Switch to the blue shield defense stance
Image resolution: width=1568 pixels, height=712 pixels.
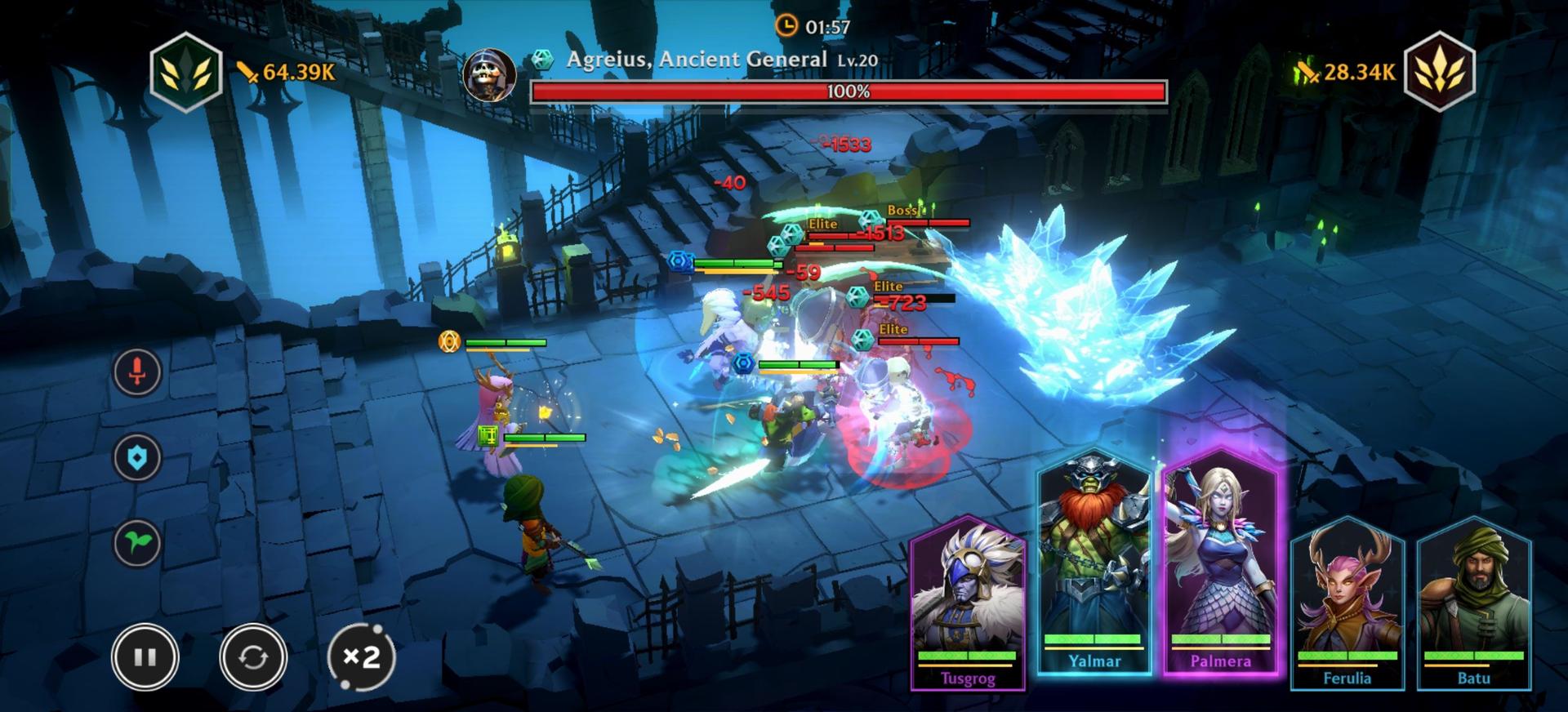[x=137, y=457]
